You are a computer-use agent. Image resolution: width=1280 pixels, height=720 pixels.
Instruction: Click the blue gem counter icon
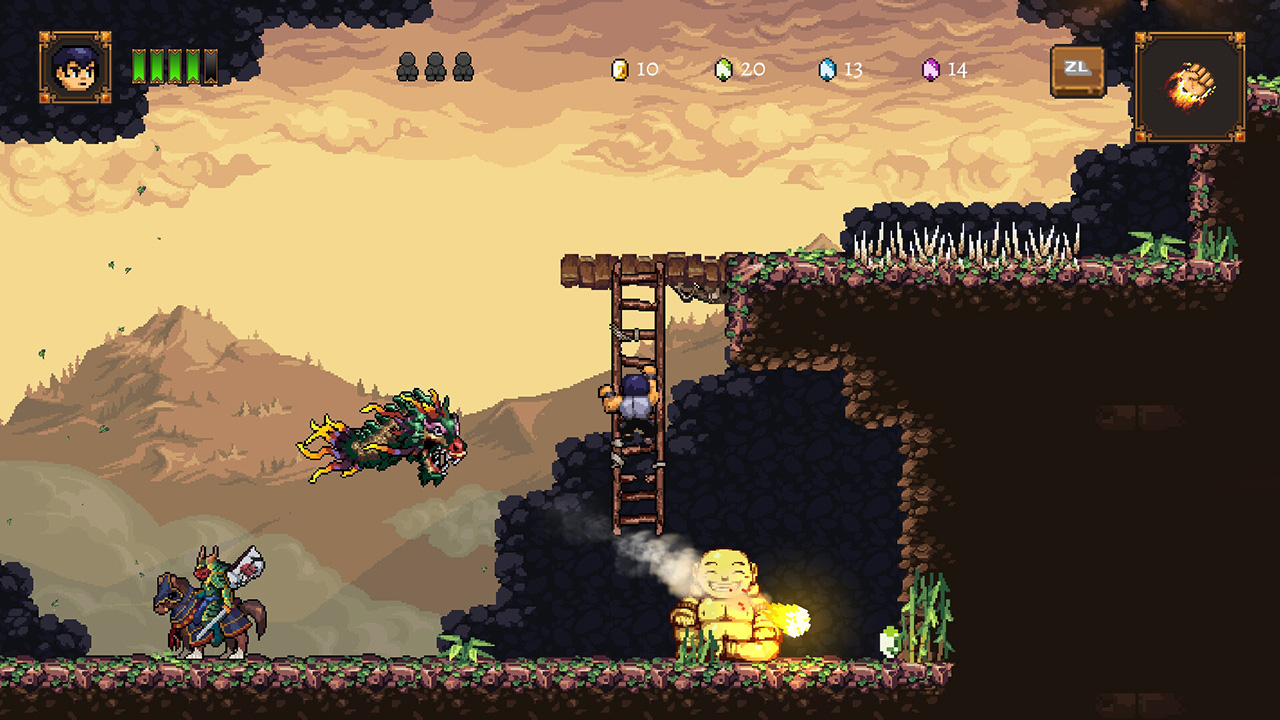coord(828,70)
